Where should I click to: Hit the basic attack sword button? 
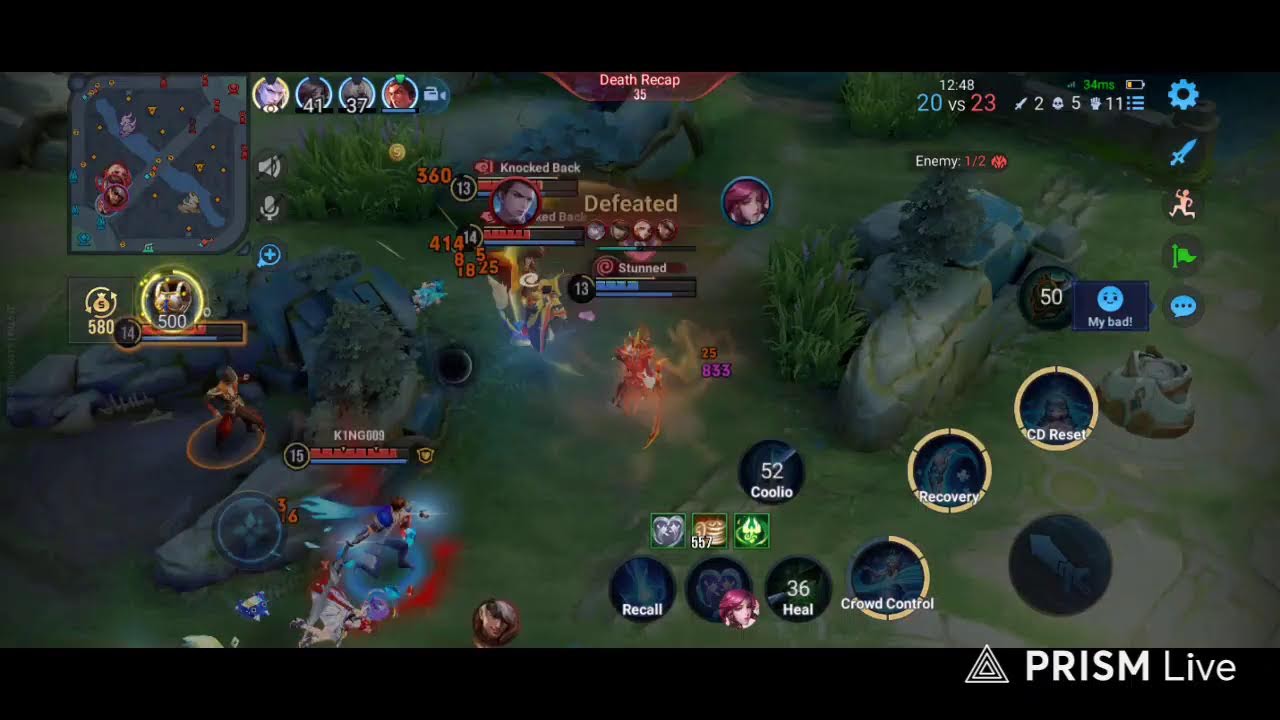[1060, 563]
